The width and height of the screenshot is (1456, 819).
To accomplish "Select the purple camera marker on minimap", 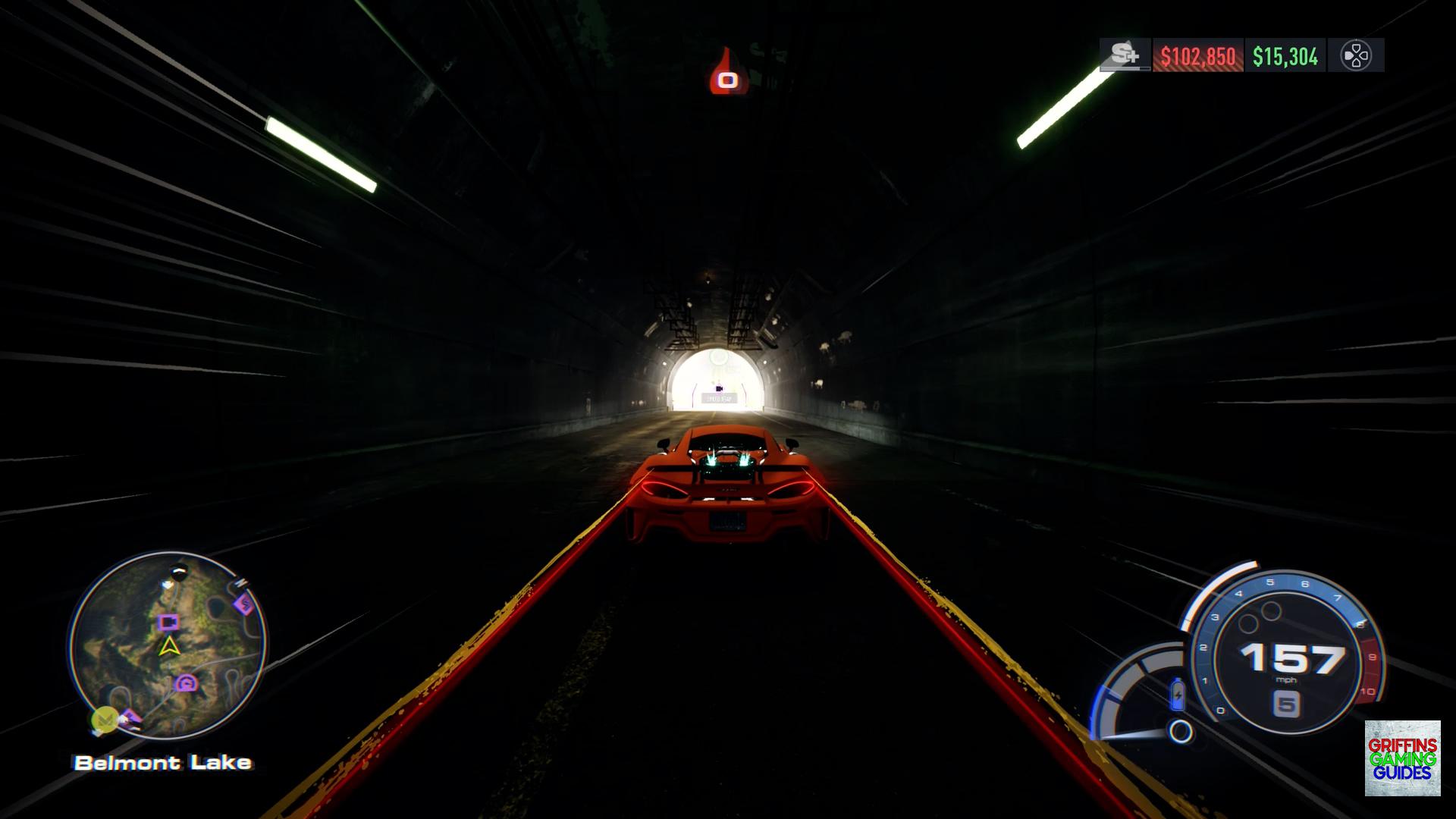I will (x=168, y=623).
